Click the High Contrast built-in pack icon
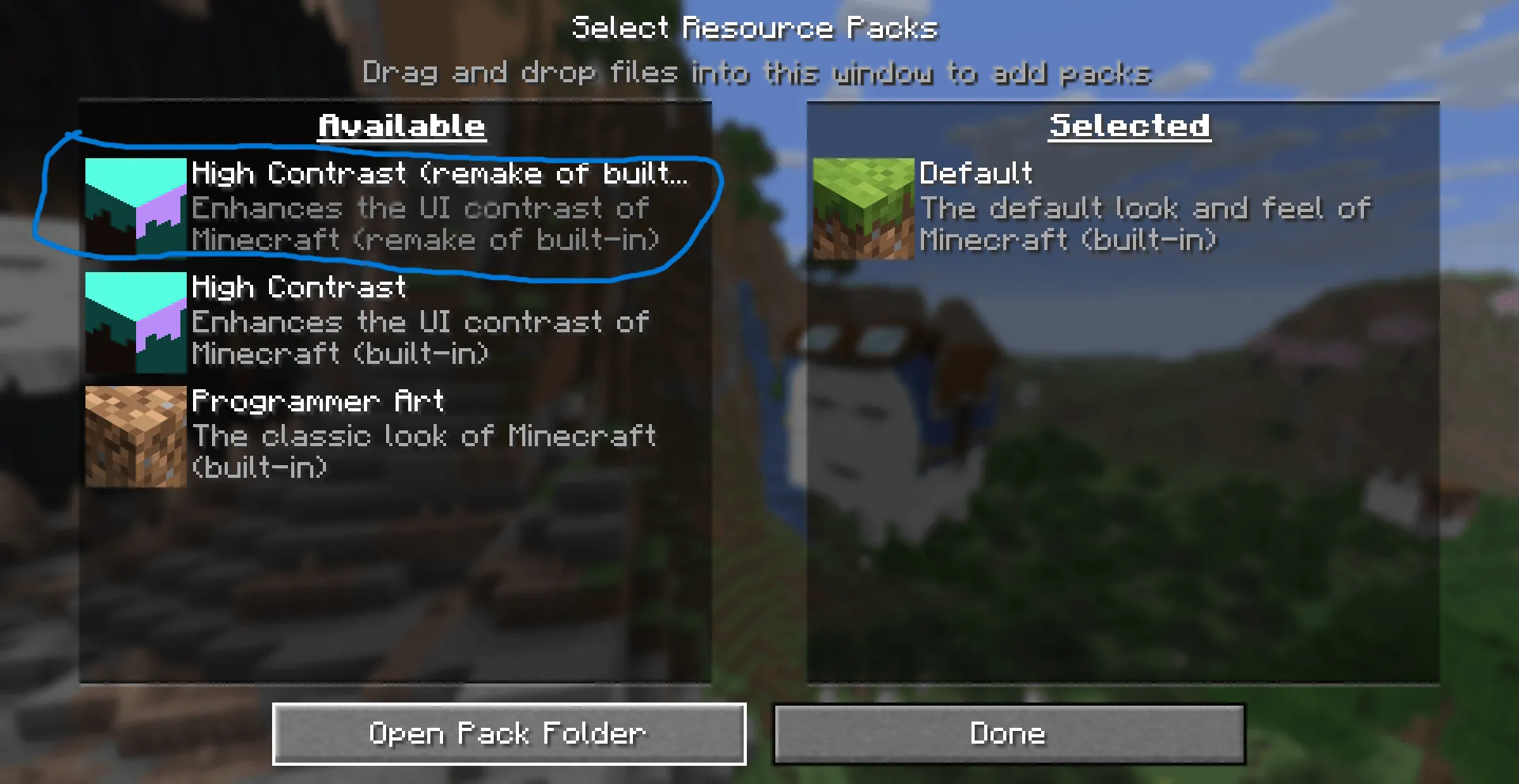The image size is (1519, 784). pos(134,321)
